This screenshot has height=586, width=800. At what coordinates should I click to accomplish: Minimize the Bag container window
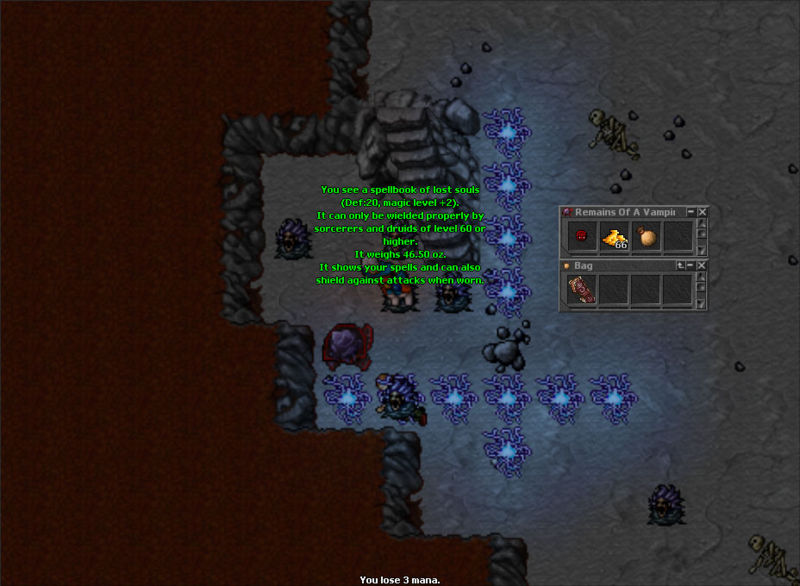[x=690, y=266]
